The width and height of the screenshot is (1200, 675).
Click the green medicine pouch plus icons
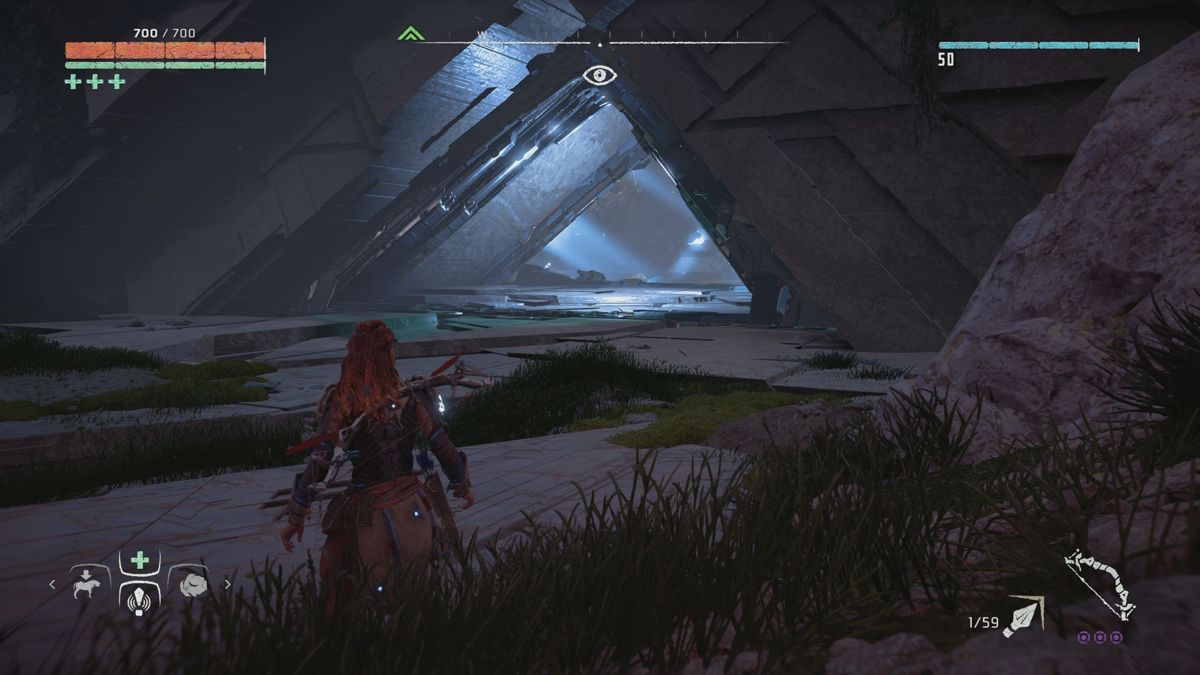coord(95,82)
